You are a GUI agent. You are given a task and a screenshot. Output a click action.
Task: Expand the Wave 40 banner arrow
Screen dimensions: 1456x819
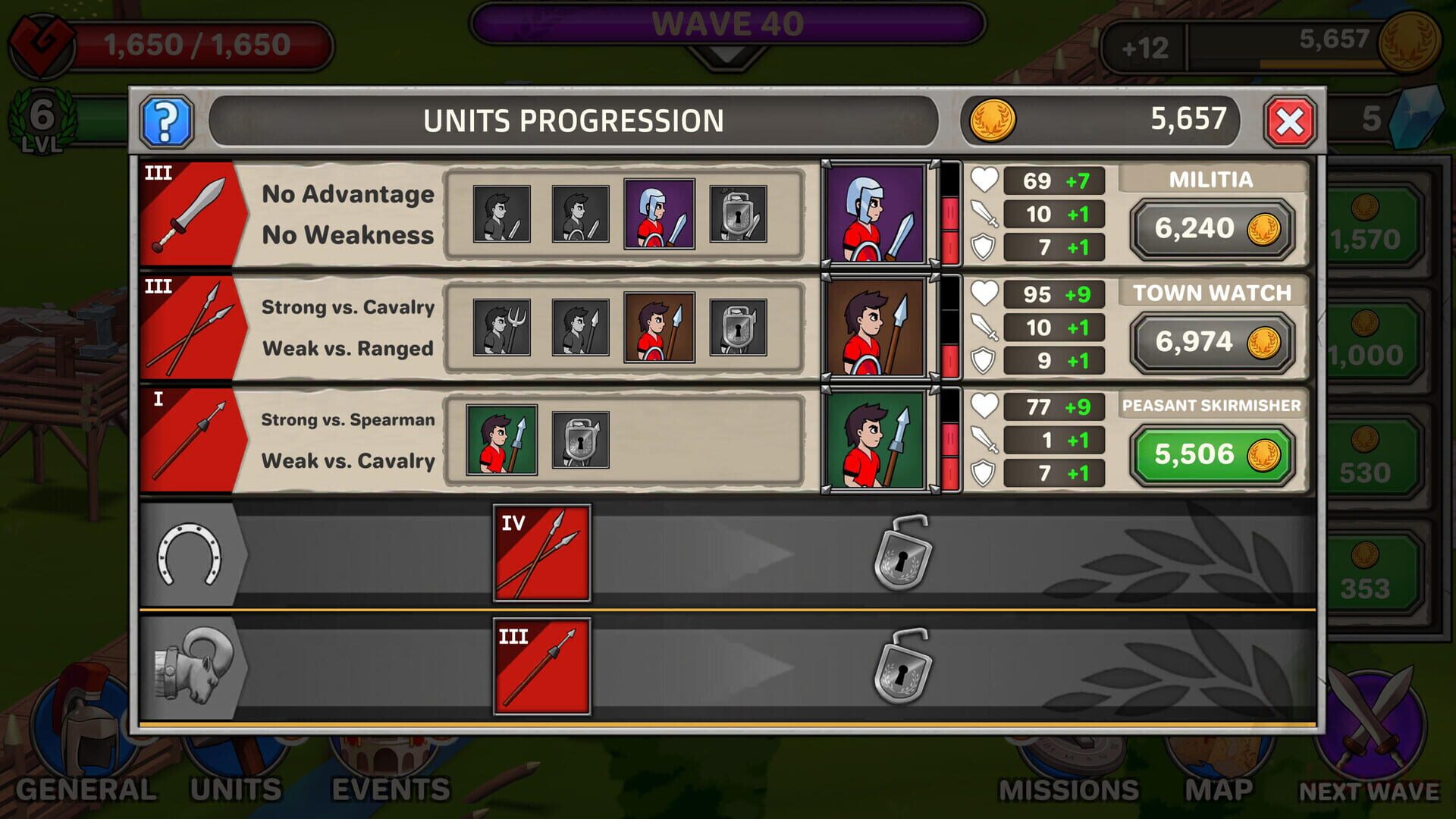tap(730, 55)
